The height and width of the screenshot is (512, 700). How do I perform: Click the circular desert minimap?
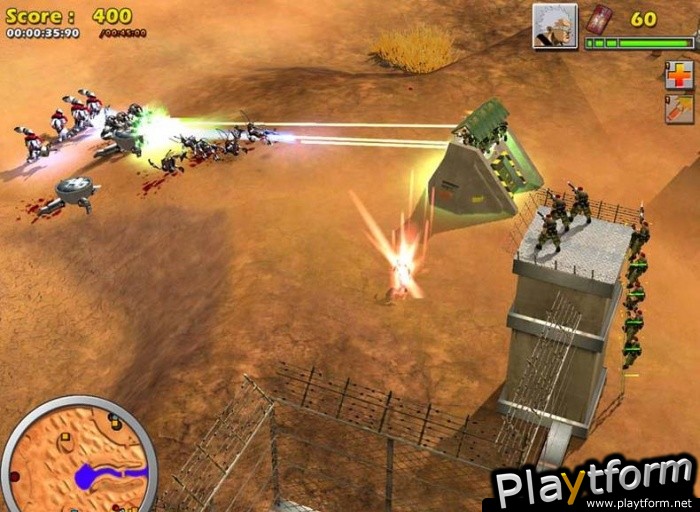[78, 457]
